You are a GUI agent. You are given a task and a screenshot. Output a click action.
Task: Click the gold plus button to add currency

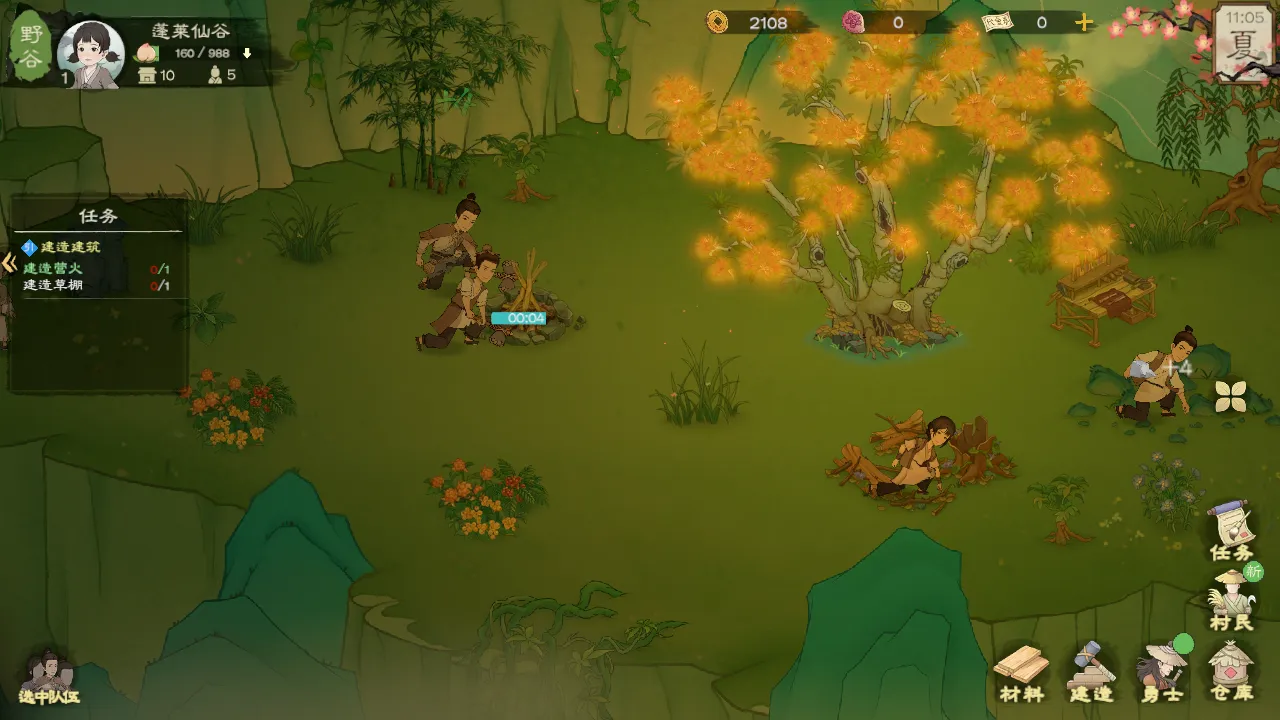pyautogui.click(x=1084, y=22)
